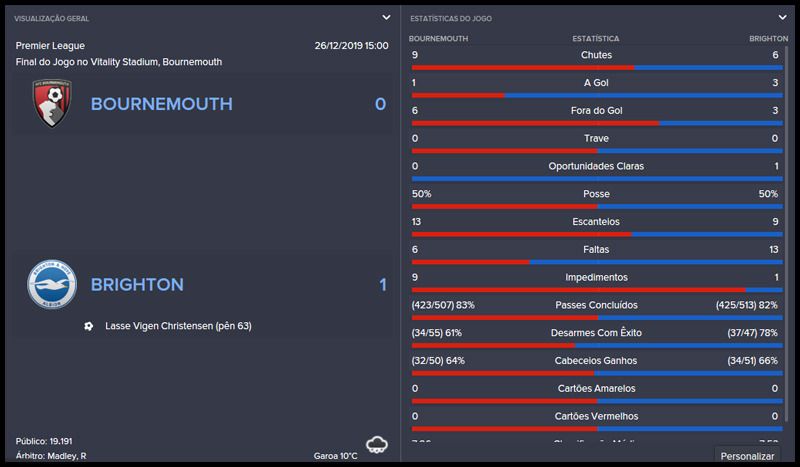
Task: Open the Visualização Geral panel dropdown
Action: 386,17
